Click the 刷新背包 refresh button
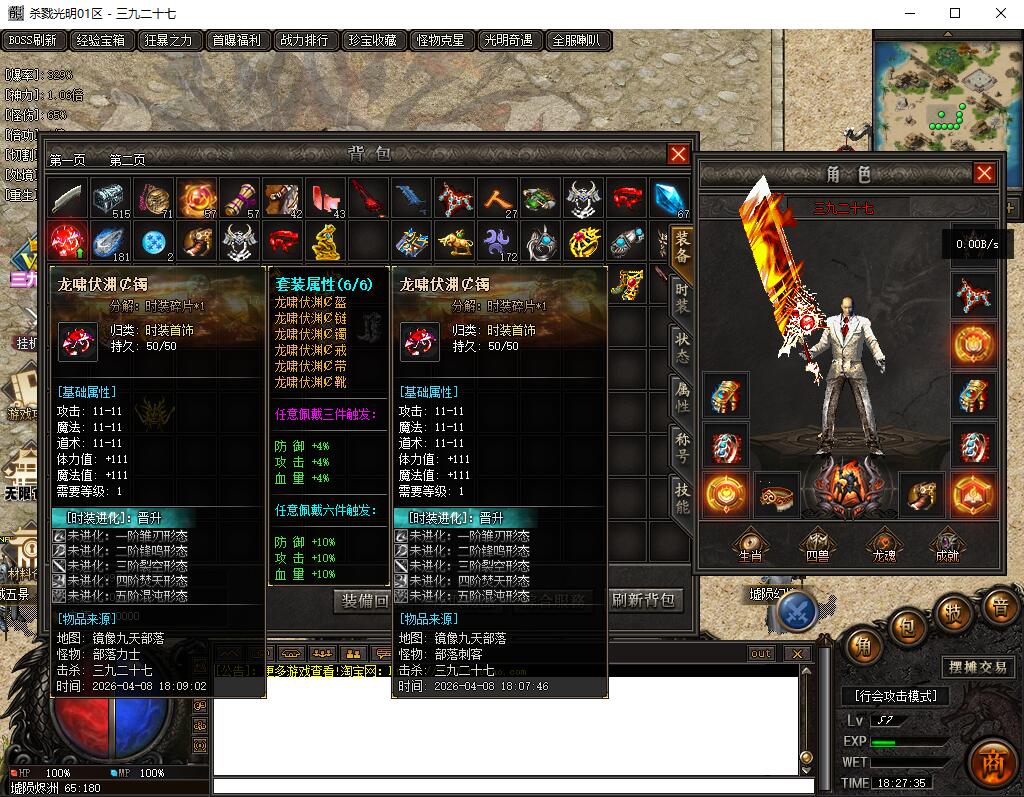 [644, 600]
